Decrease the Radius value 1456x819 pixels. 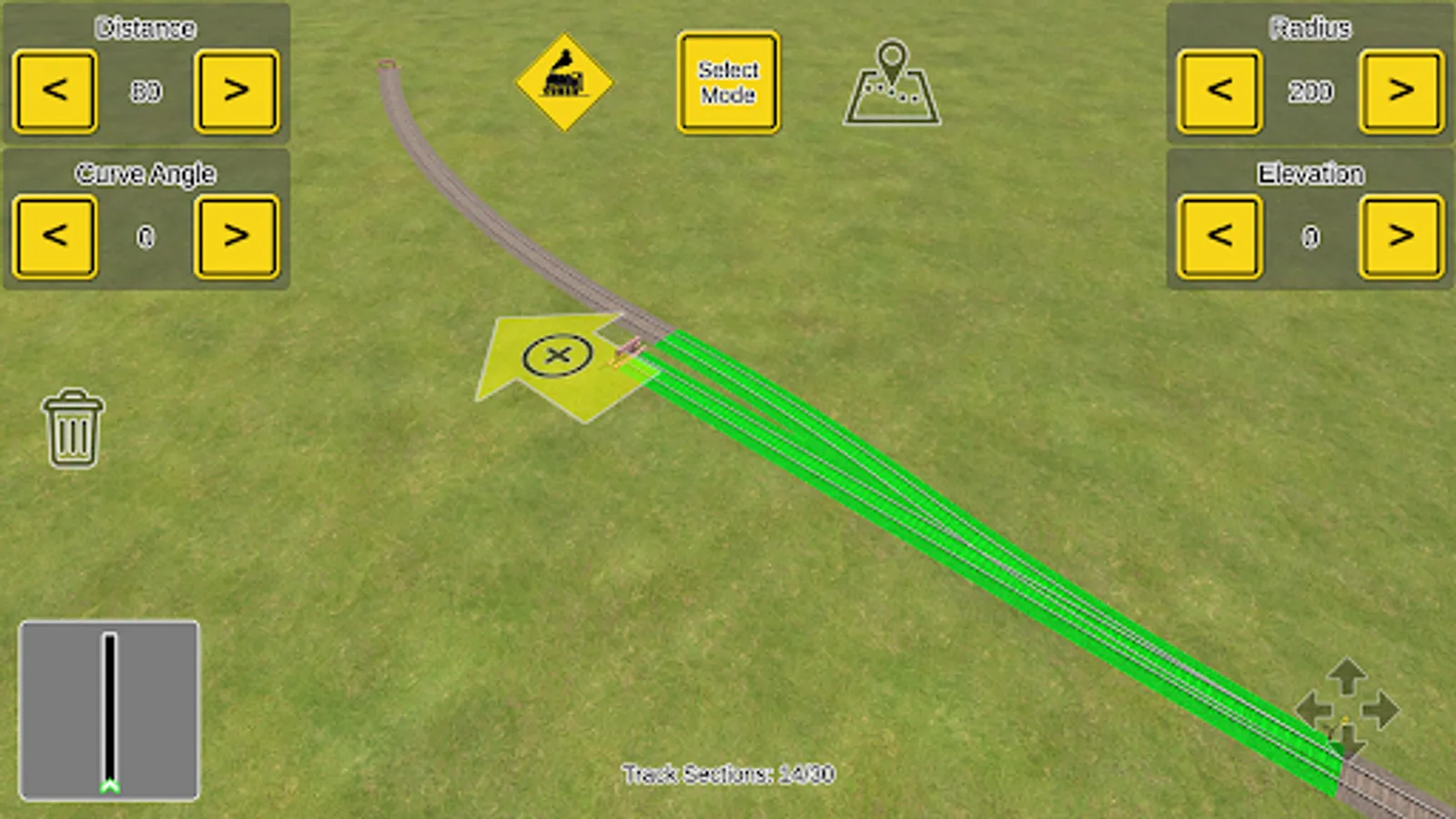pyautogui.click(x=1218, y=91)
